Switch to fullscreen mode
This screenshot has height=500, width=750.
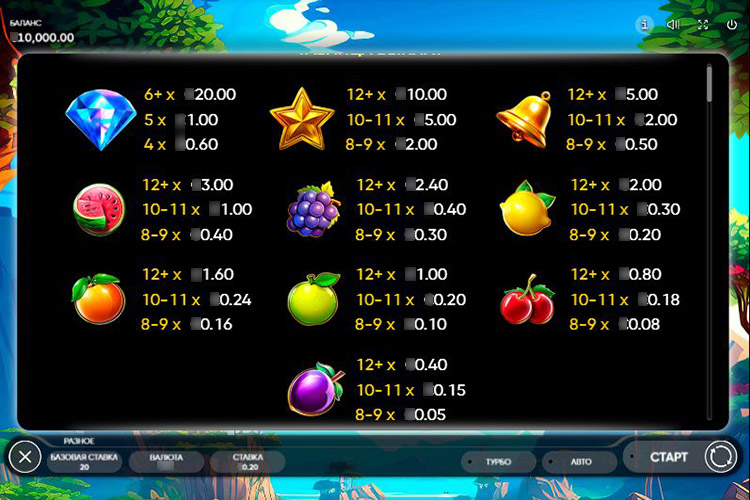(x=703, y=24)
